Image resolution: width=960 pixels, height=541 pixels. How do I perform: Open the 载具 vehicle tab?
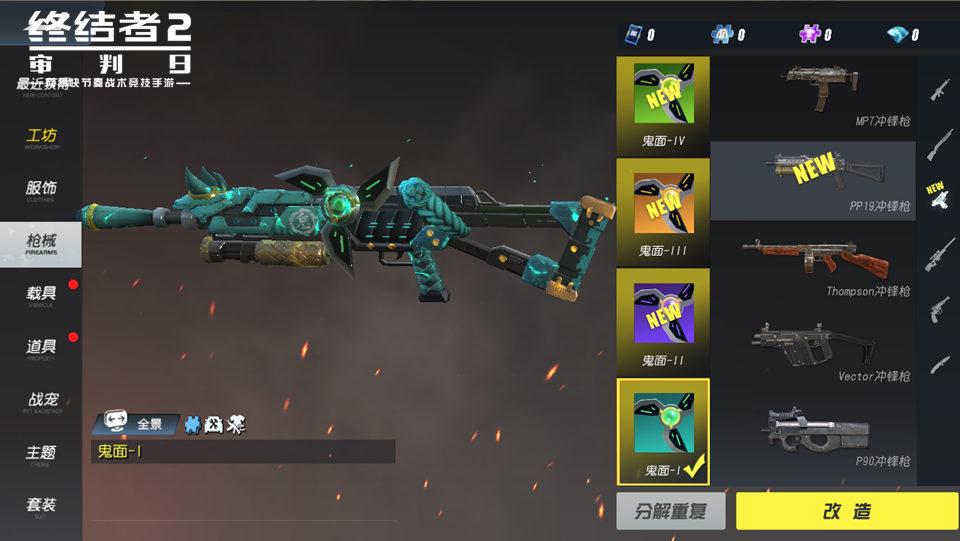pyautogui.click(x=41, y=295)
